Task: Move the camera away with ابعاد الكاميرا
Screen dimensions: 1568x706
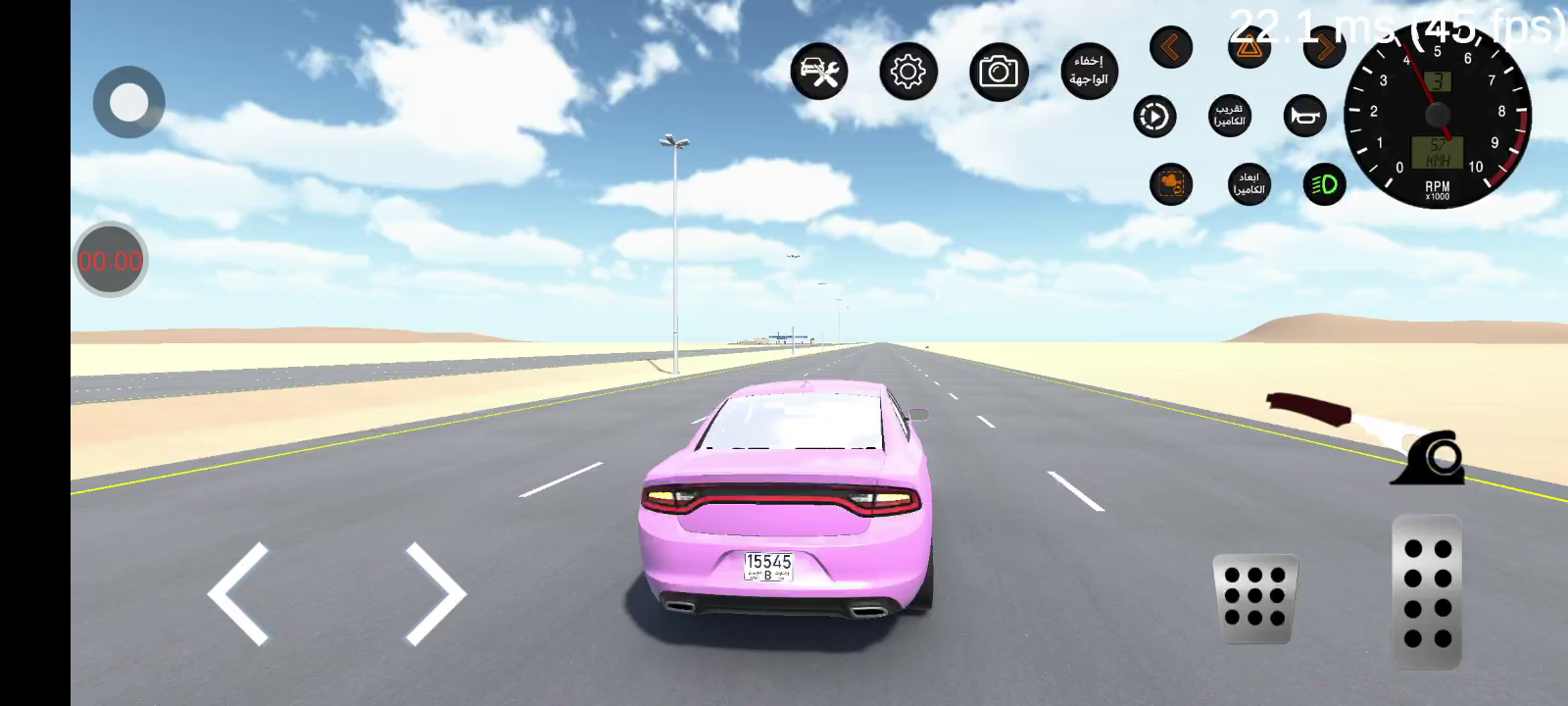Action: click(x=1249, y=183)
